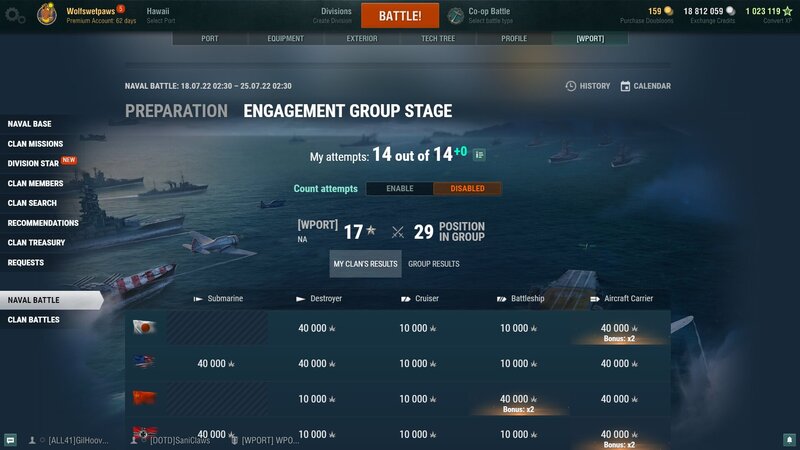Open Clan Battles section

34,320
